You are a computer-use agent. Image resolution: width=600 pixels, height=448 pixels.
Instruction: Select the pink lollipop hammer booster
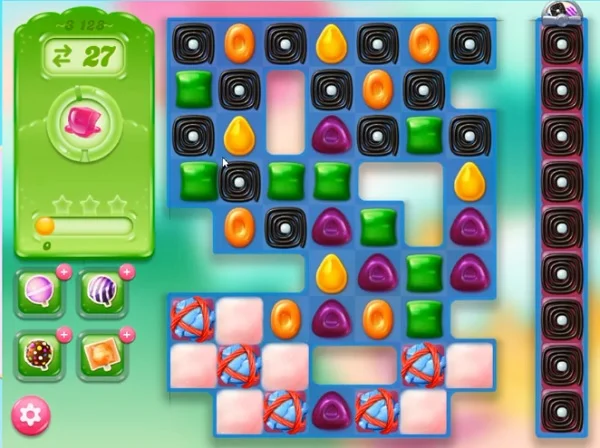tap(41, 291)
